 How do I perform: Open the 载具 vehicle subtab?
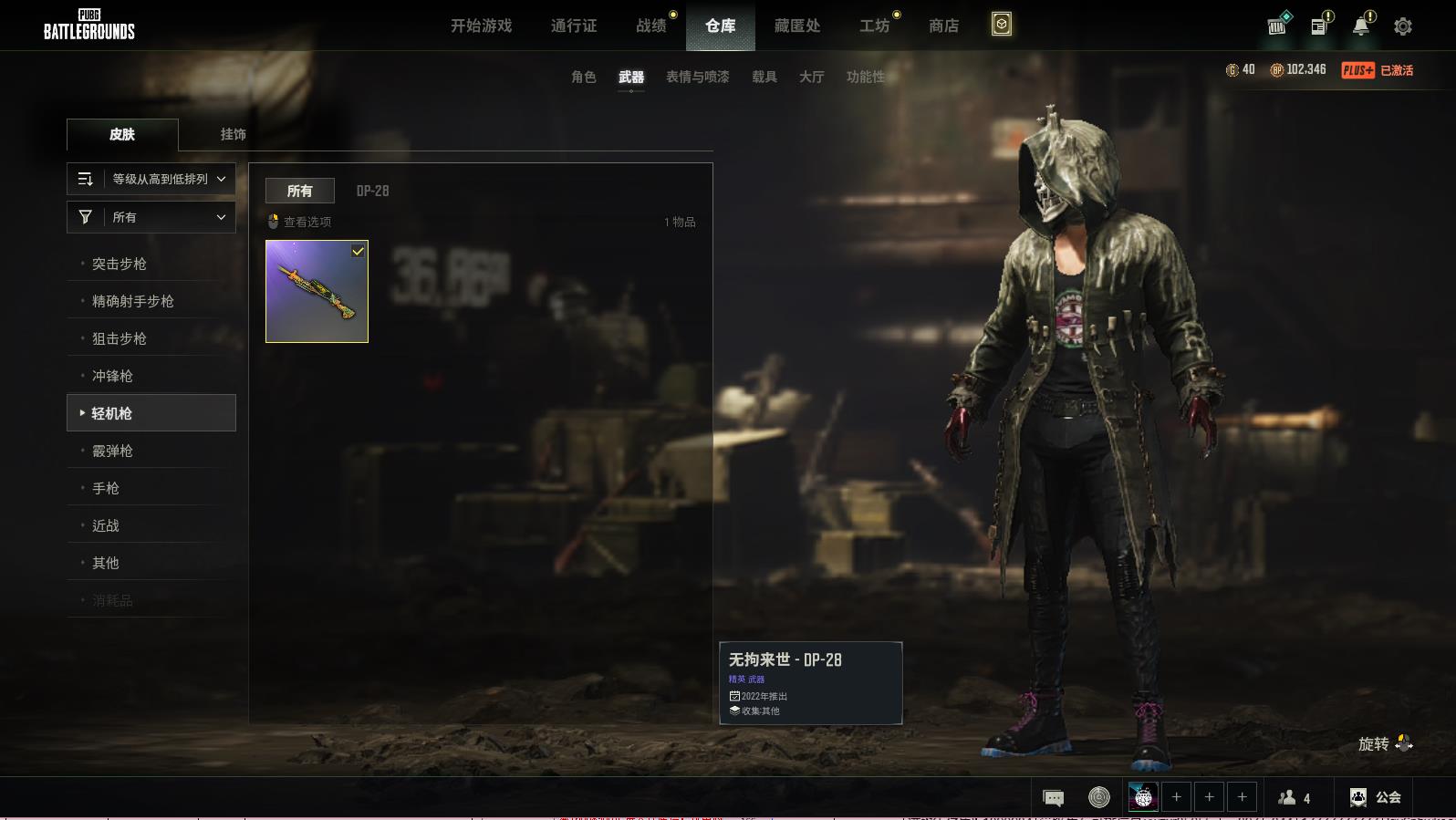(x=764, y=77)
